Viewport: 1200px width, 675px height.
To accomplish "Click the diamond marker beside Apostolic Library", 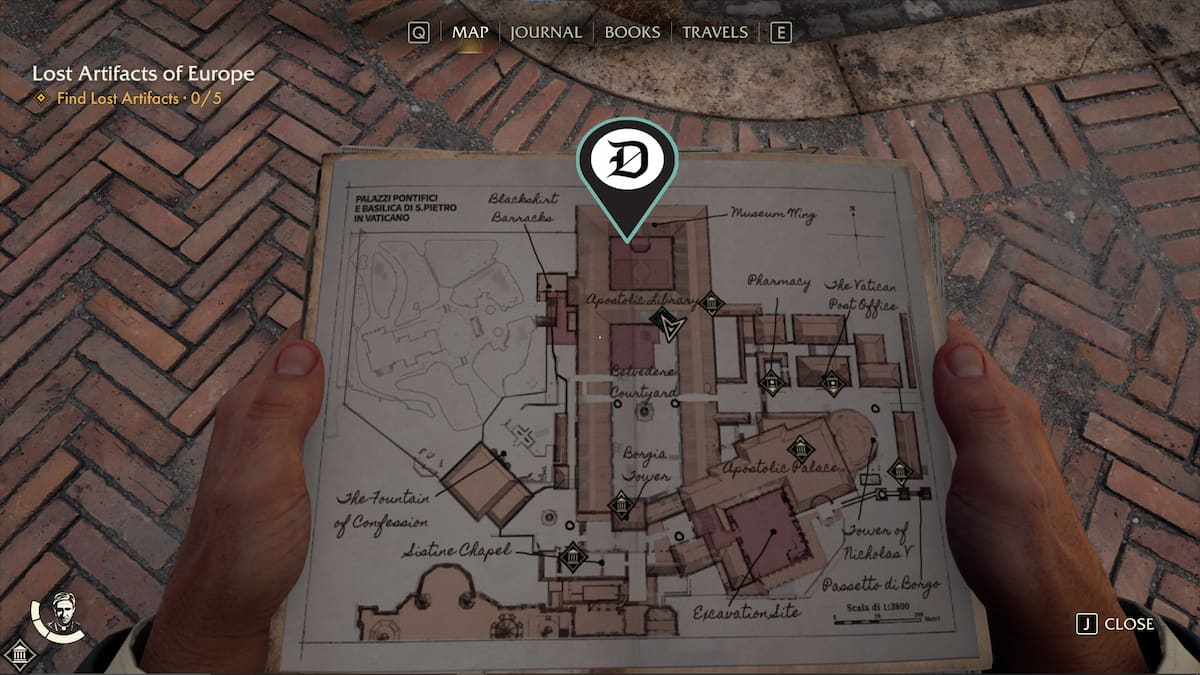I will (x=711, y=303).
